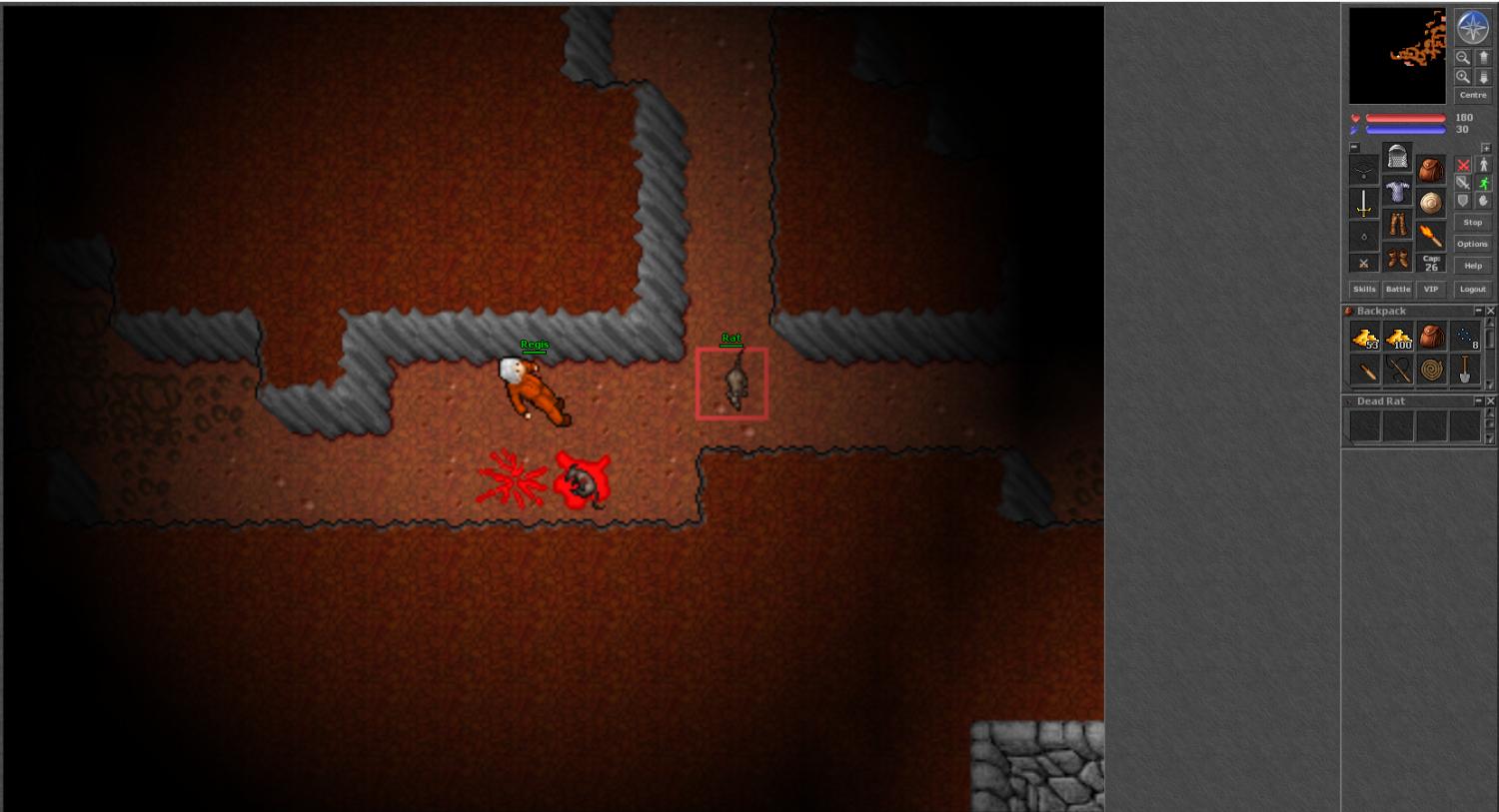
Task: Open the Skills window
Action: click(1364, 289)
